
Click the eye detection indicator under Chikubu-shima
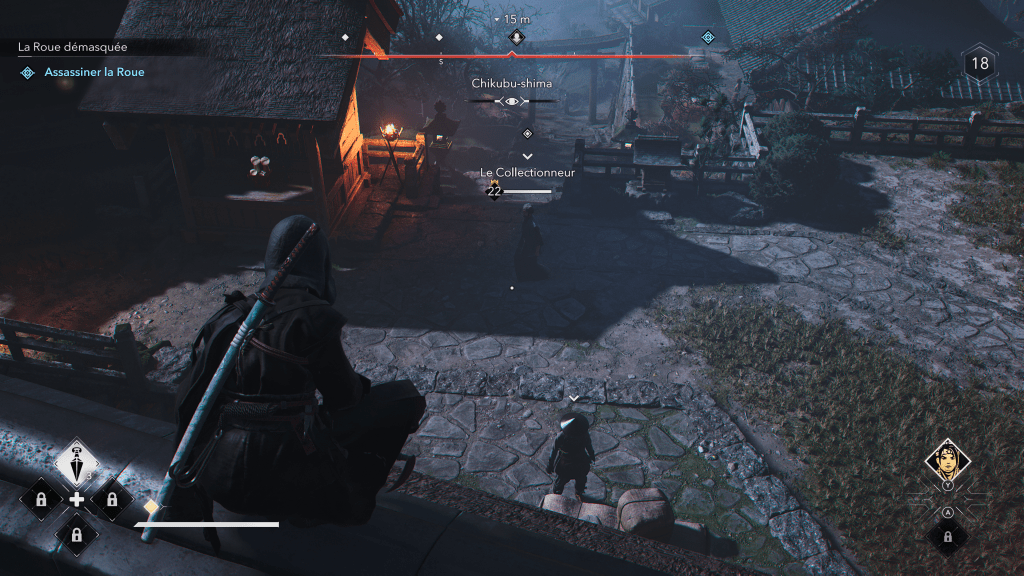coord(512,101)
